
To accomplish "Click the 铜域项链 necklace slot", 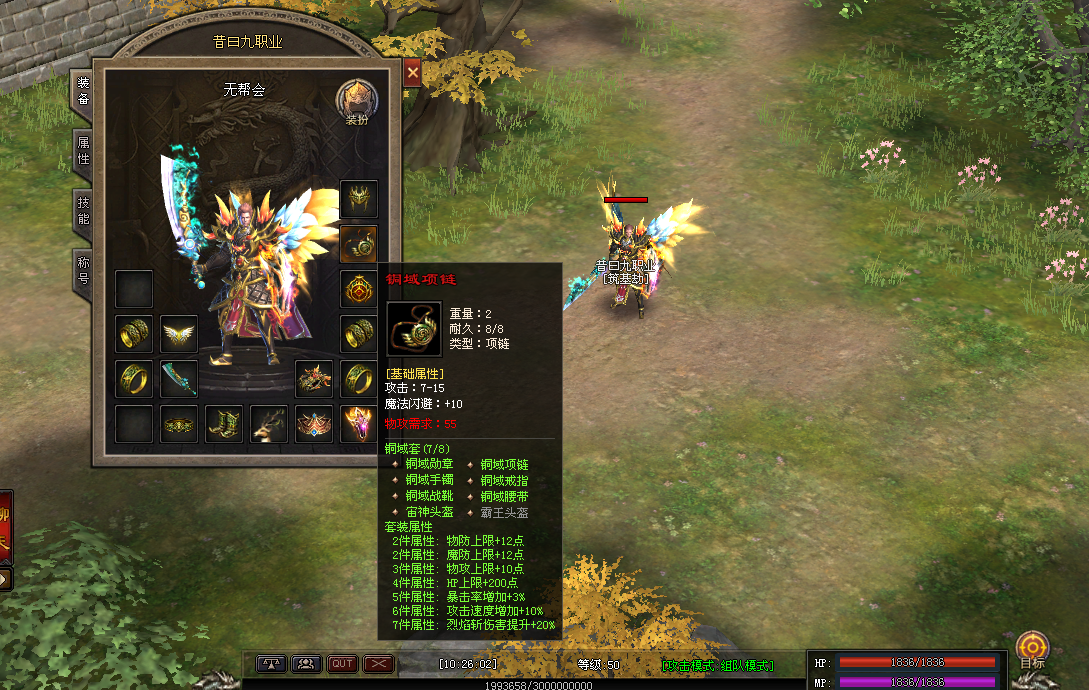I will 359,243.
